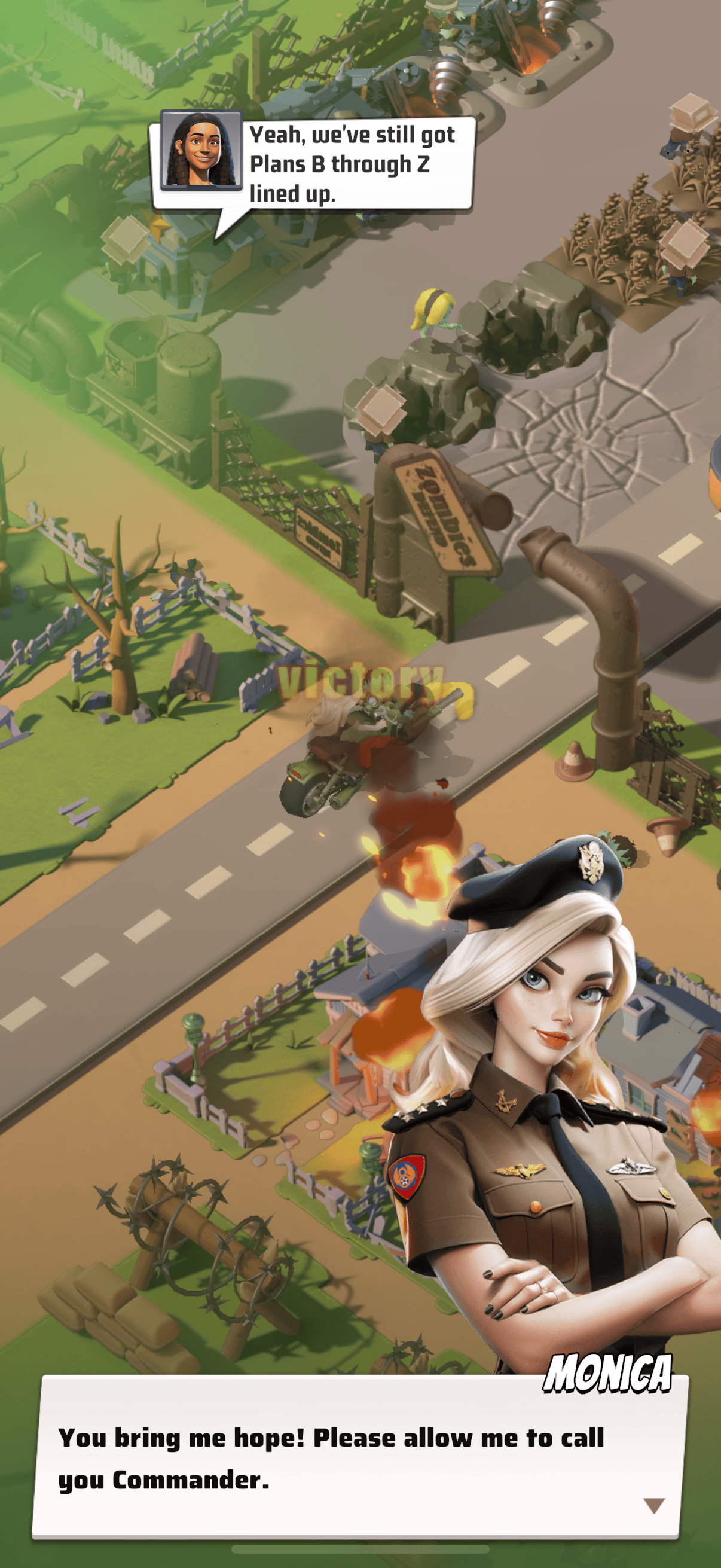
Task: Advance dialogue with the down arrow
Action: (653, 1505)
